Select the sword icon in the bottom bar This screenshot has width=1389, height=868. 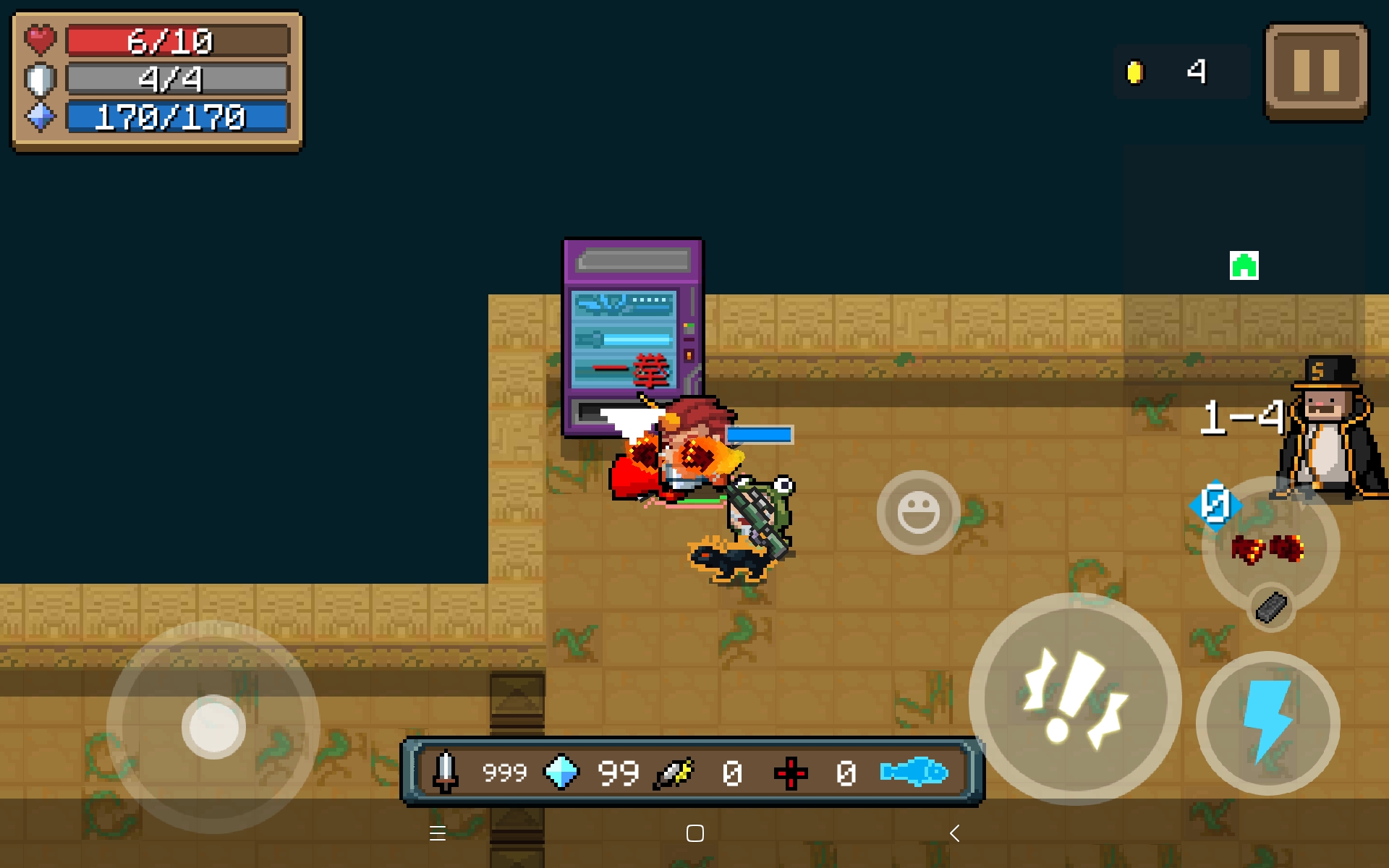tap(445, 773)
